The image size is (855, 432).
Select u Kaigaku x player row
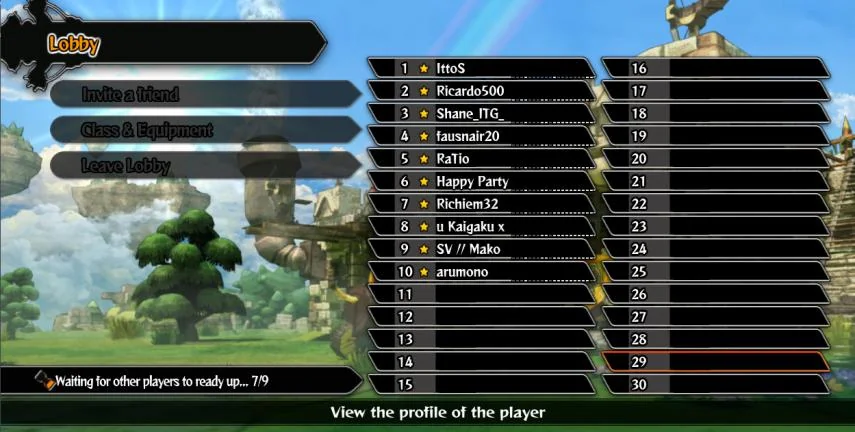(x=480, y=227)
